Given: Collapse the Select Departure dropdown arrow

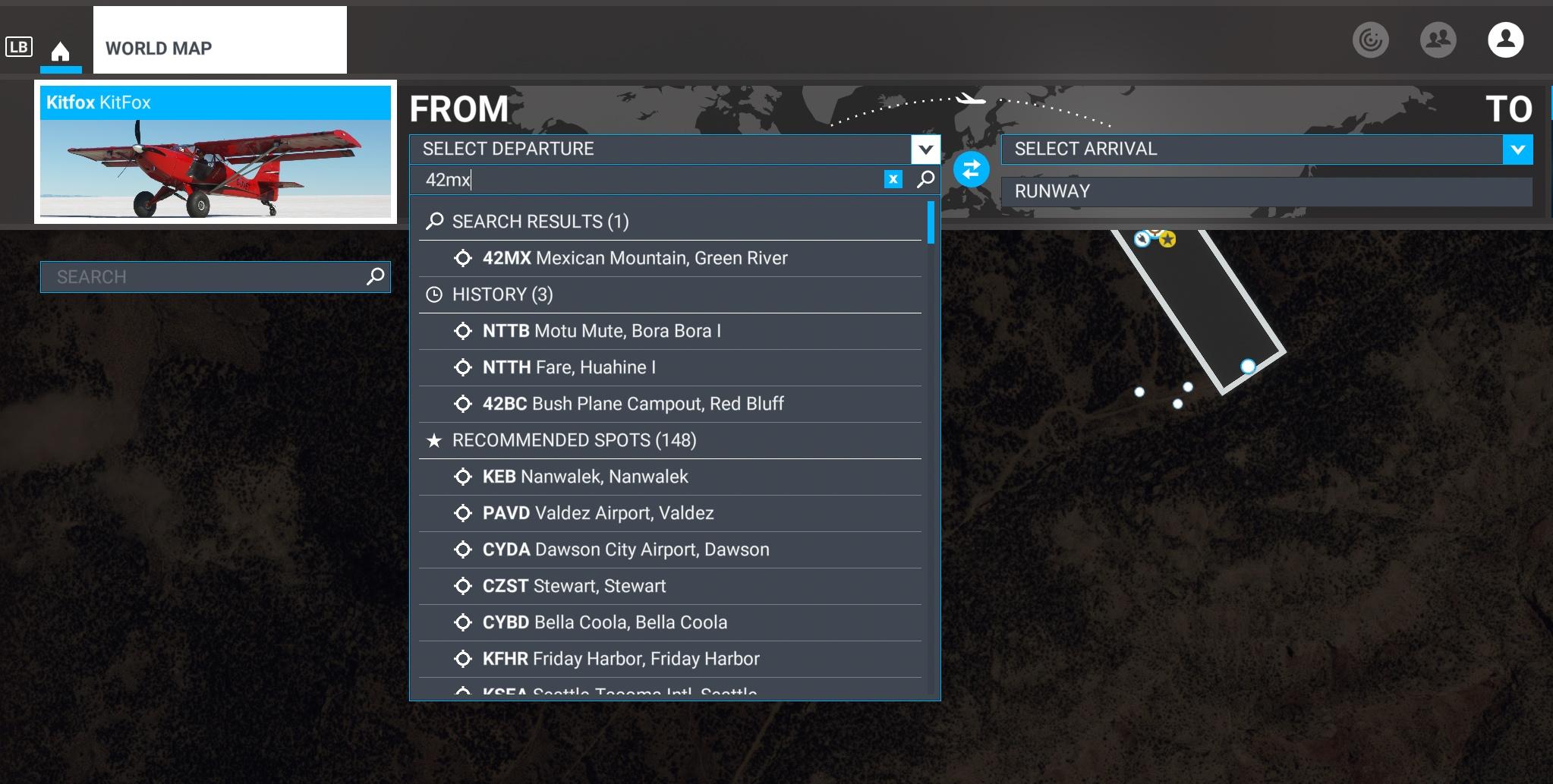Looking at the screenshot, I should pos(925,150).
